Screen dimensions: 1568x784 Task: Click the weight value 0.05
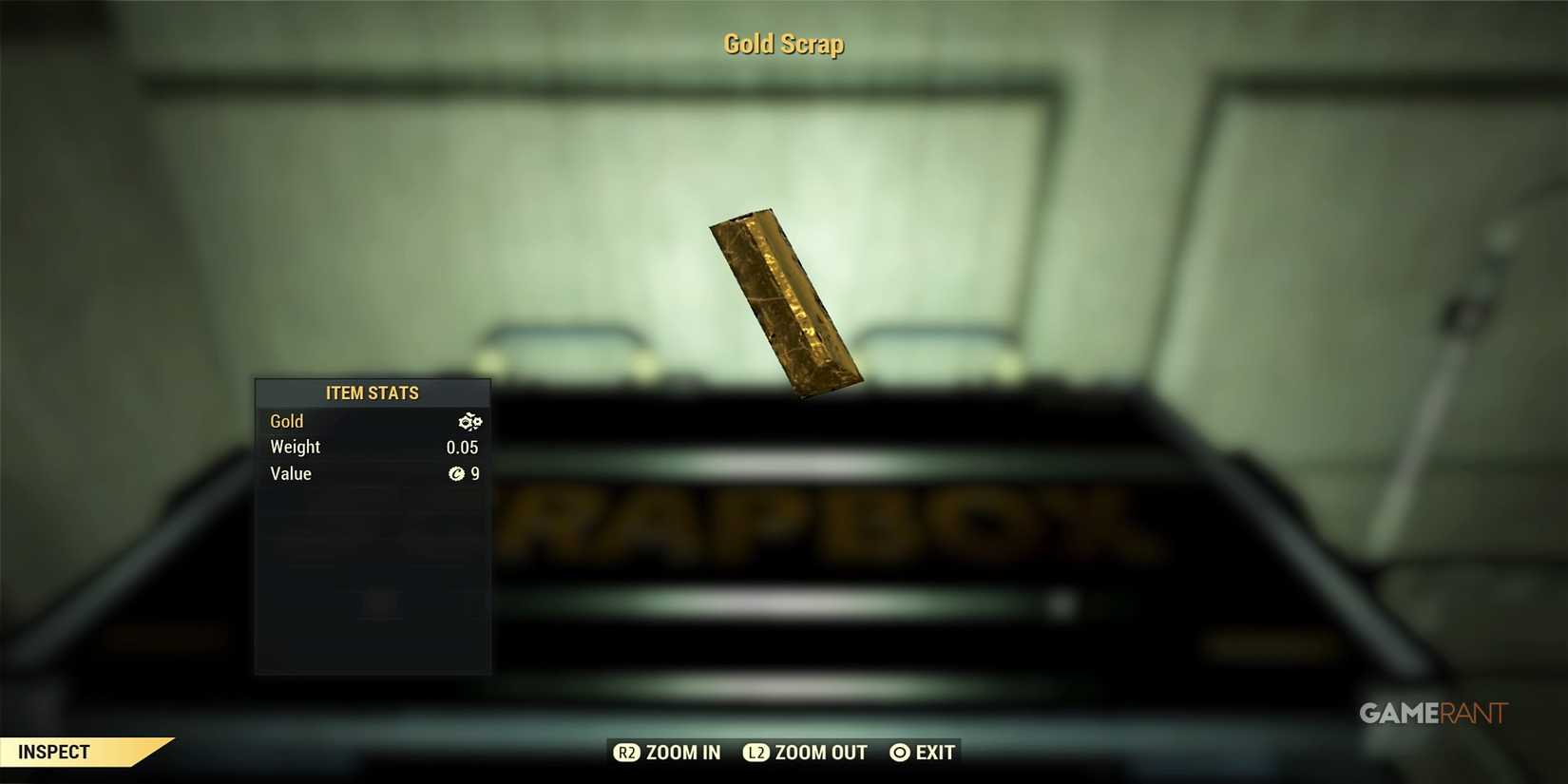(x=463, y=447)
